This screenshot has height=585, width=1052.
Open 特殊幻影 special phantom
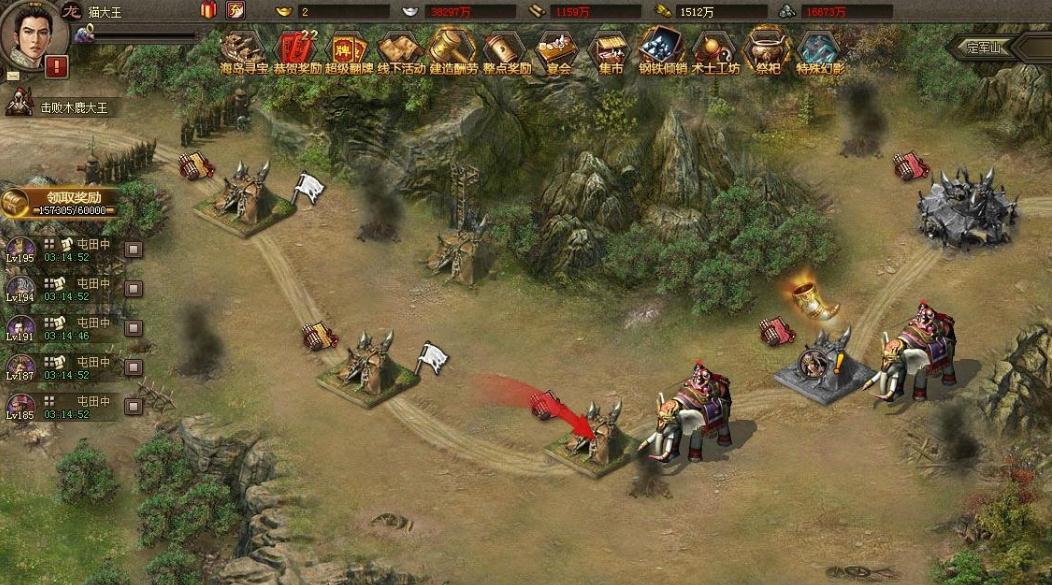pos(820,50)
